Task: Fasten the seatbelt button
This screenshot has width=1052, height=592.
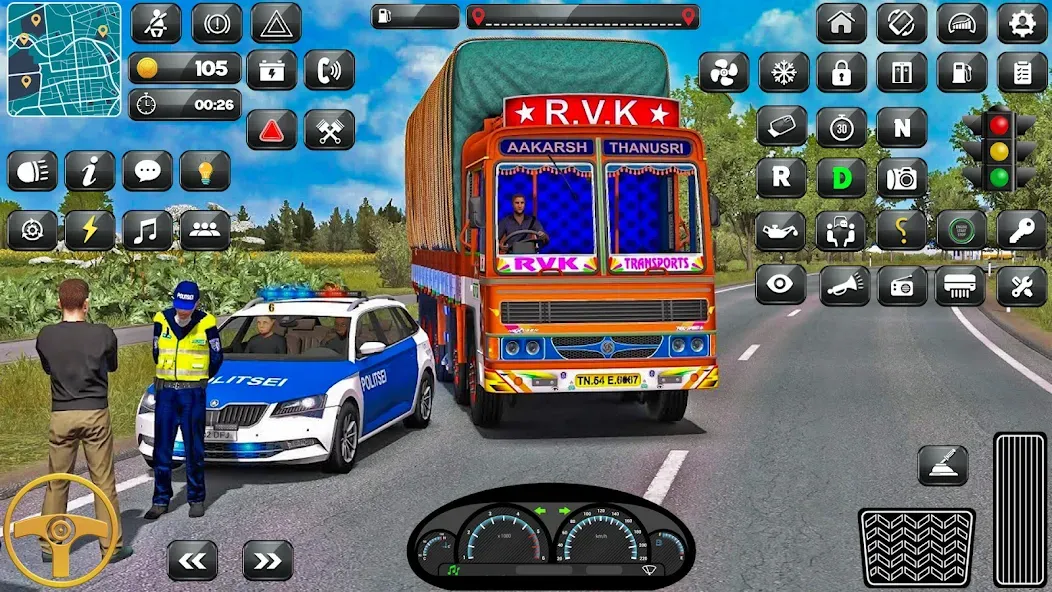Action: (x=156, y=23)
